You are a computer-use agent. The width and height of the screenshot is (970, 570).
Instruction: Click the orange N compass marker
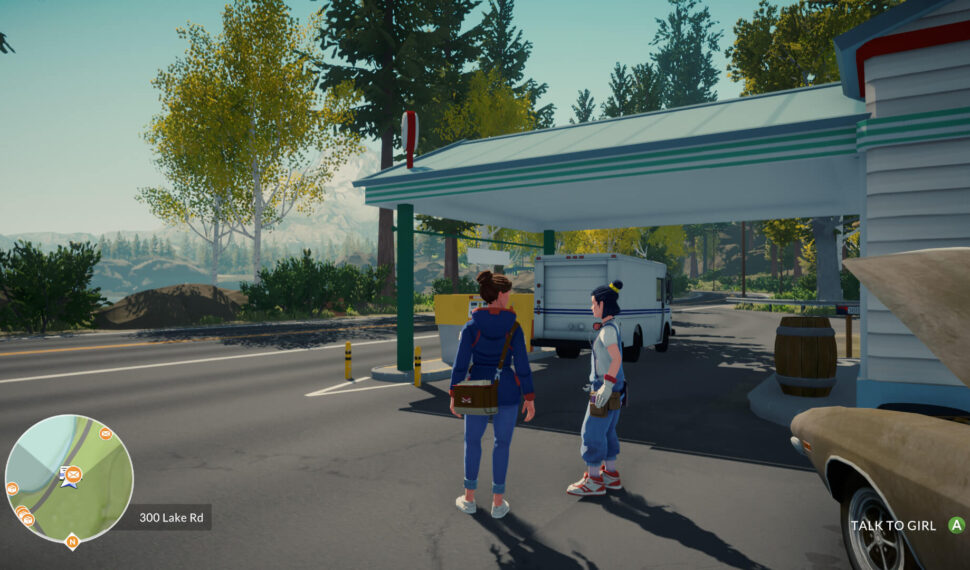tap(71, 542)
